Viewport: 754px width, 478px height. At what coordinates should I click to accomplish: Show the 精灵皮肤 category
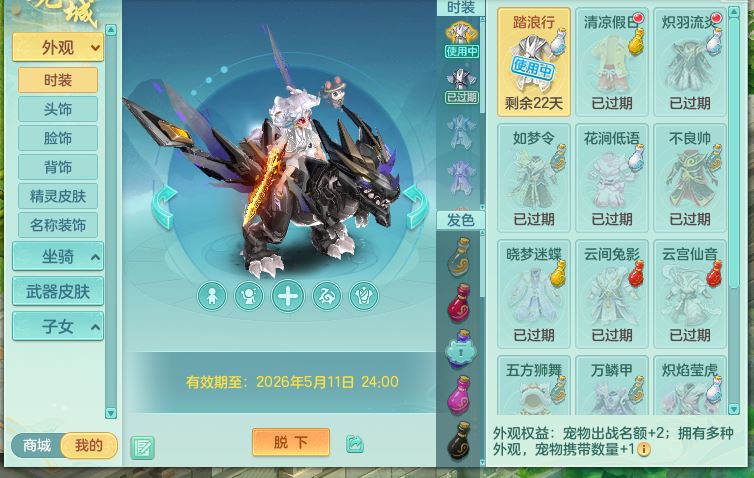pyautogui.click(x=57, y=196)
